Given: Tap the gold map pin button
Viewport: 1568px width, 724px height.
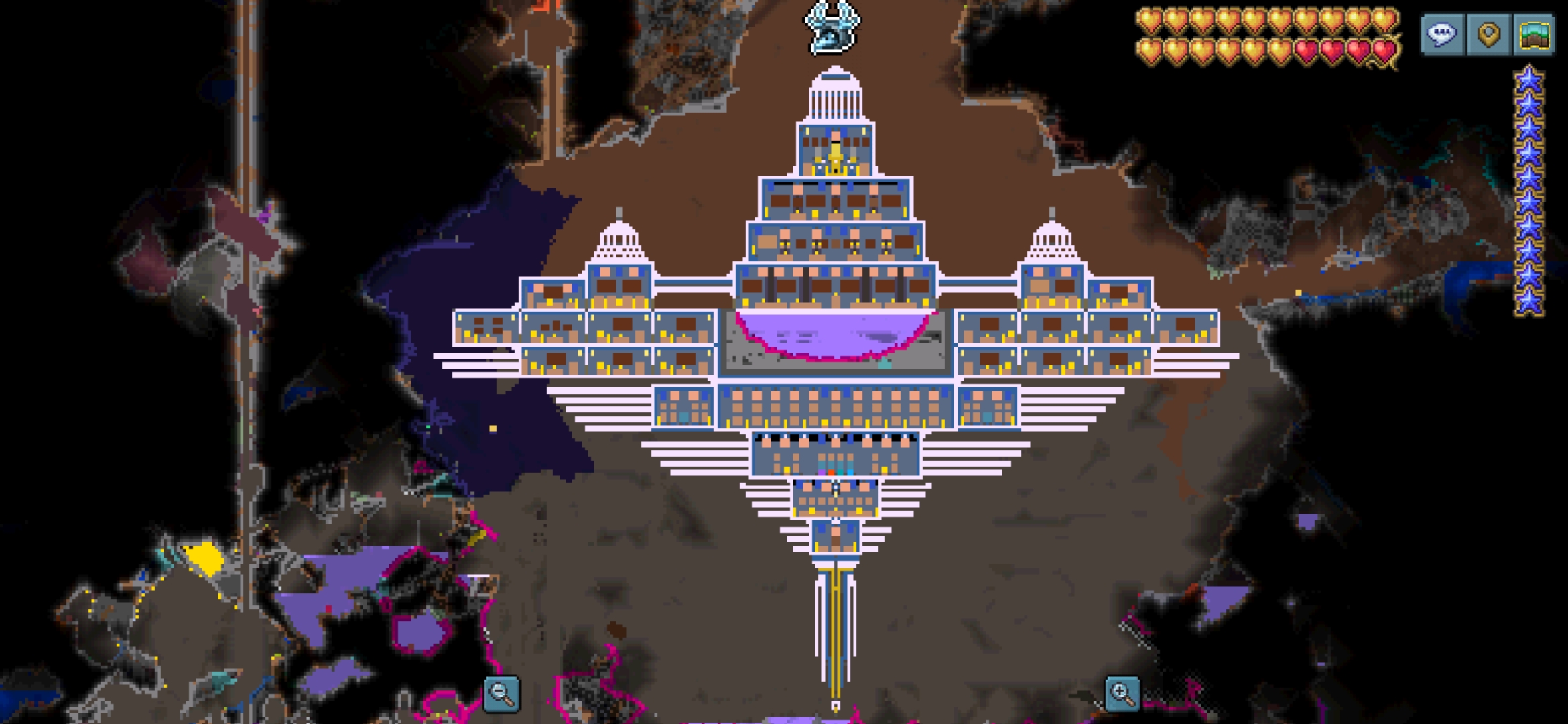Looking at the screenshot, I should tap(1488, 34).
